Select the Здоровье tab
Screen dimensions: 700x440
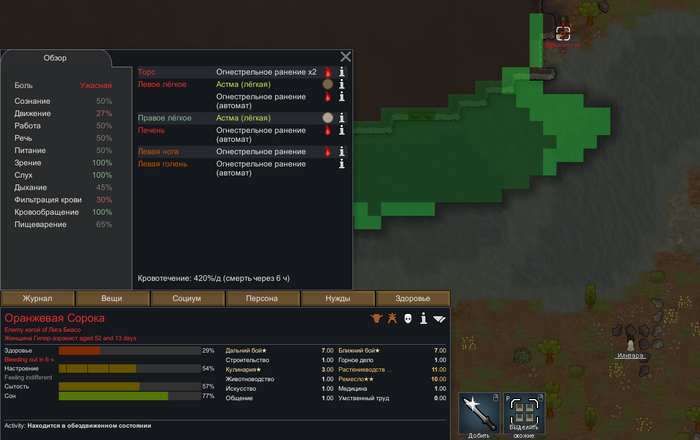click(412, 299)
